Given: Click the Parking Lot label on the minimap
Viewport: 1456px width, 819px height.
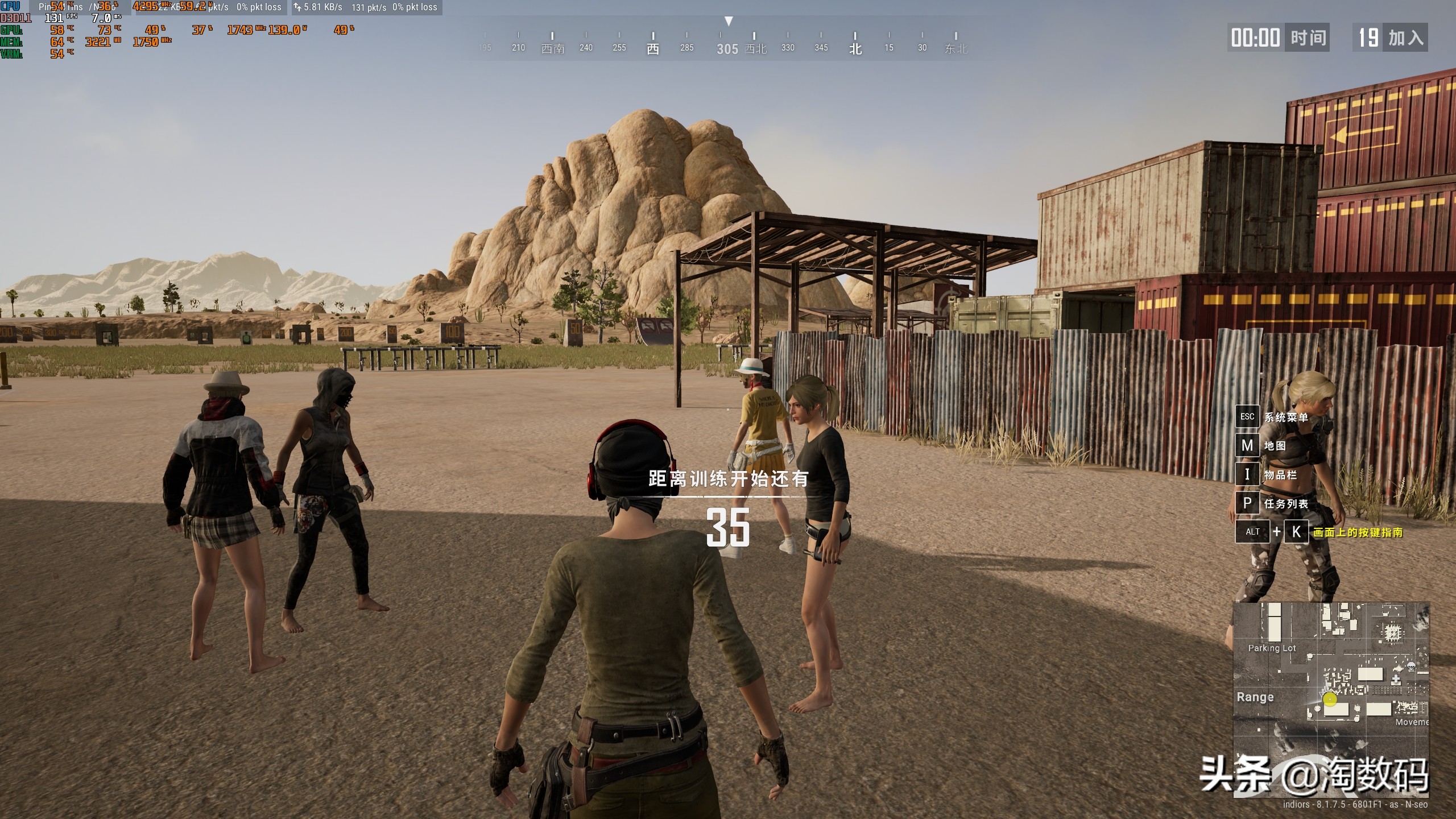Looking at the screenshot, I should coord(1272,648).
